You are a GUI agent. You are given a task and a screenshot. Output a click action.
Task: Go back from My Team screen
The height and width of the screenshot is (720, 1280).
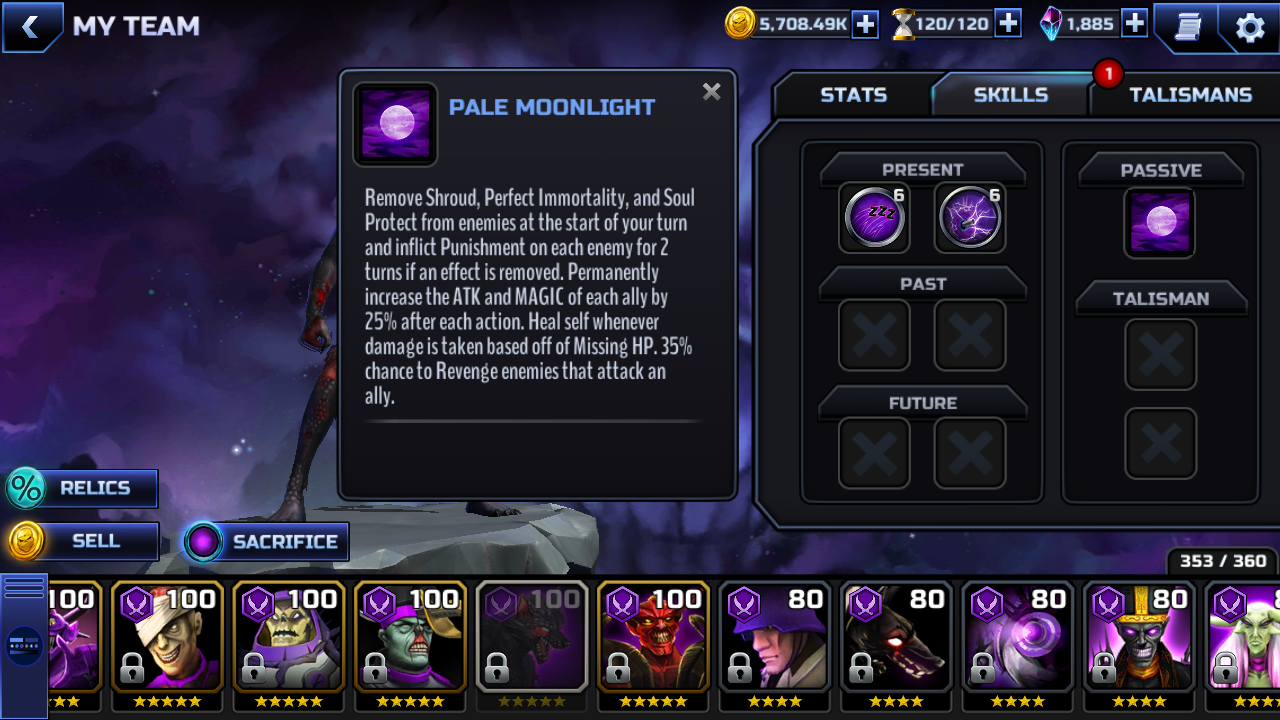click(31, 27)
